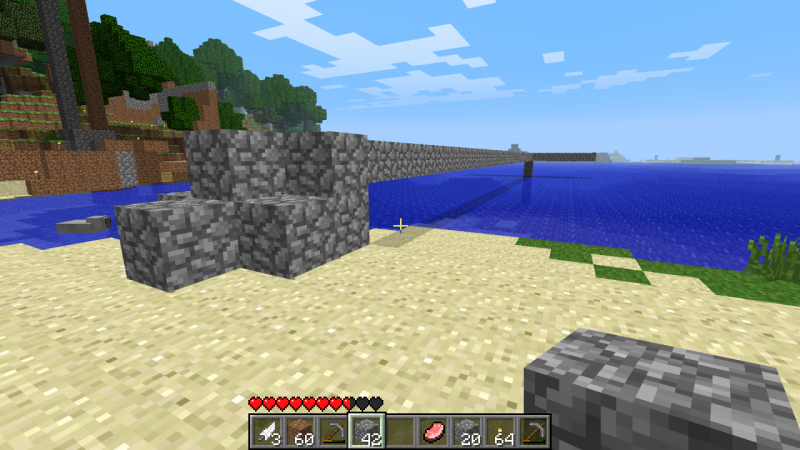
Task: Select the raw porkchop slot
Action: coord(433,431)
